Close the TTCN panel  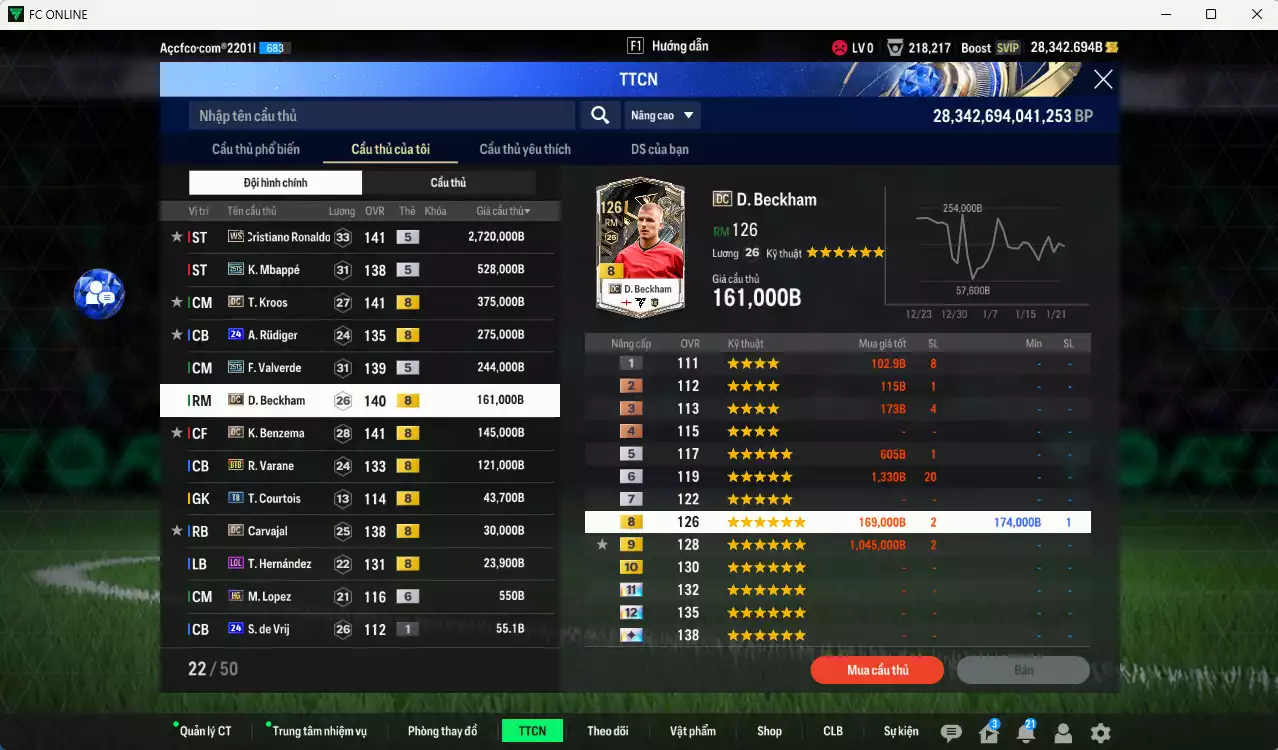[x=1102, y=80]
